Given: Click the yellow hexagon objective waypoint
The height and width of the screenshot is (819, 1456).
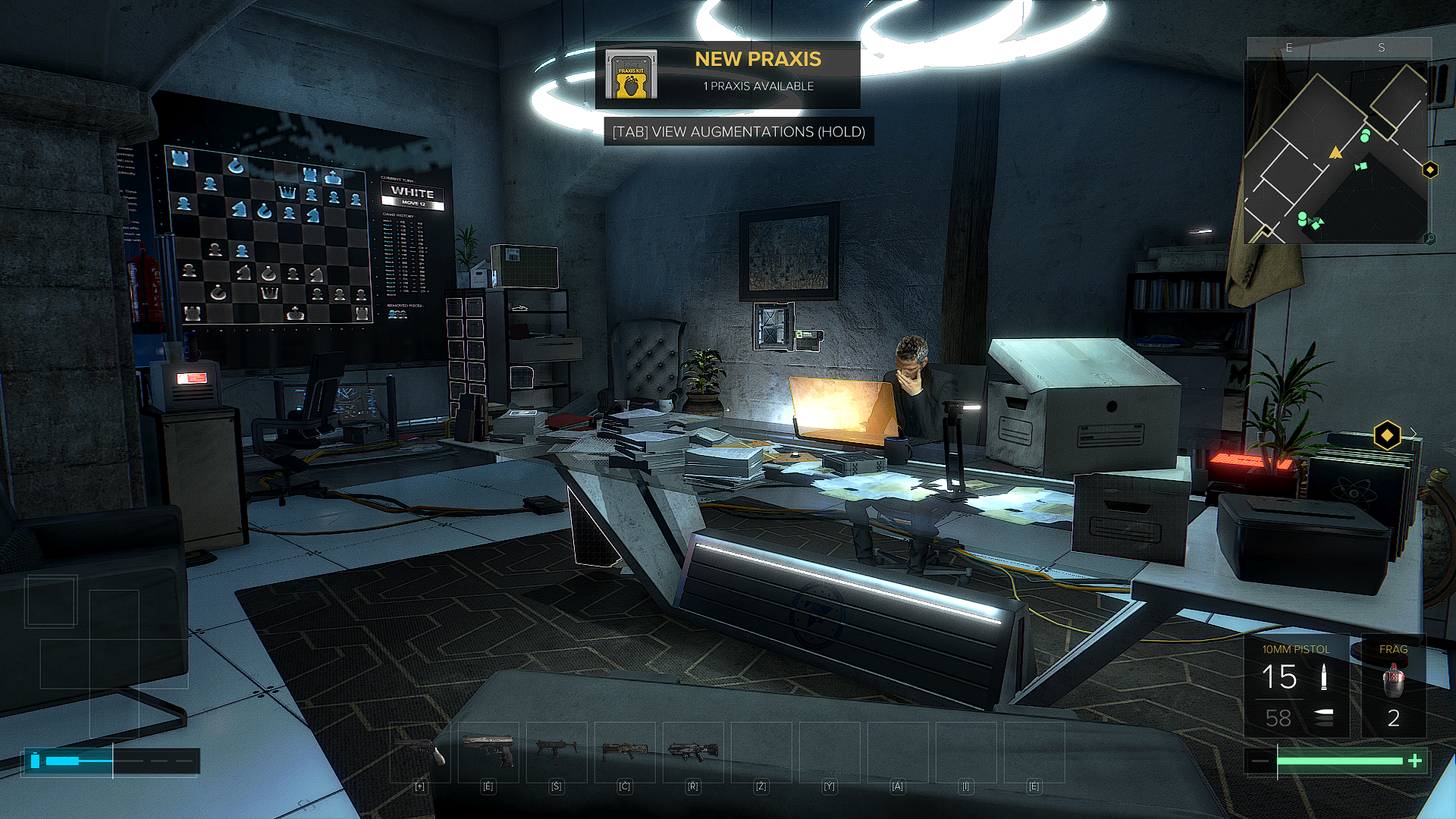Looking at the screenshot, I should (x=1387, y=435).
